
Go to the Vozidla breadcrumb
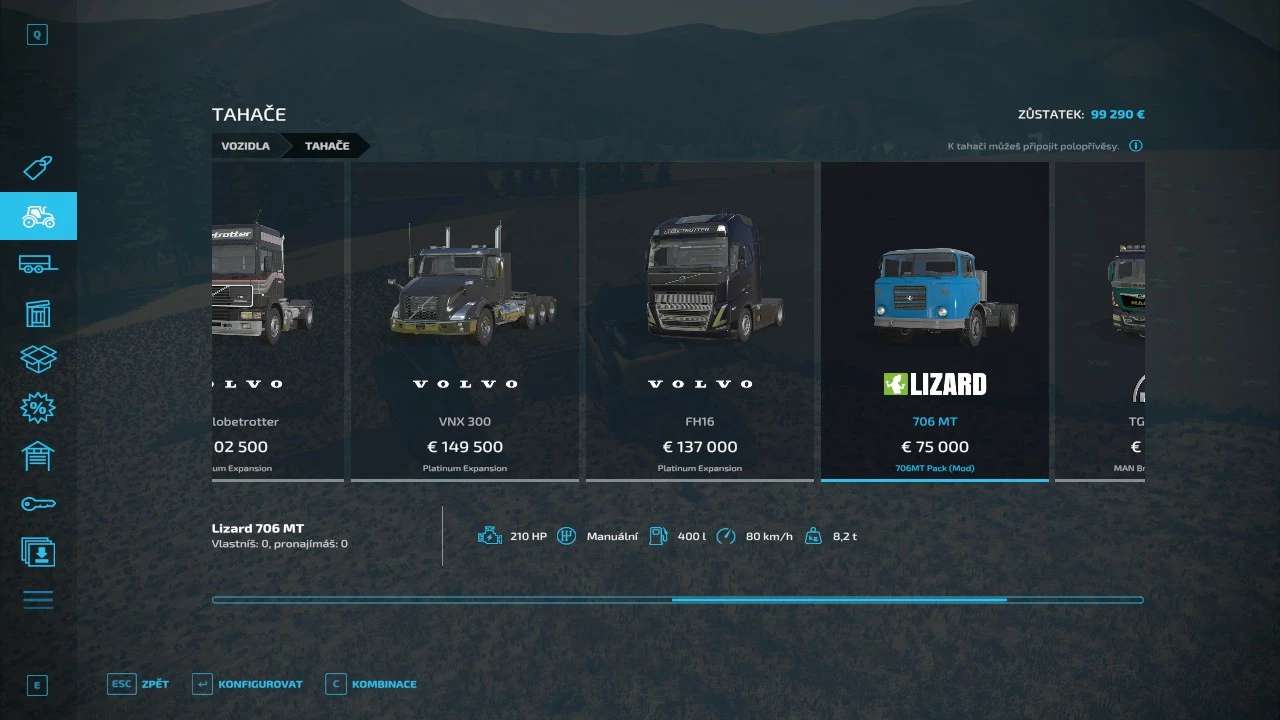[x=246, y=146]
